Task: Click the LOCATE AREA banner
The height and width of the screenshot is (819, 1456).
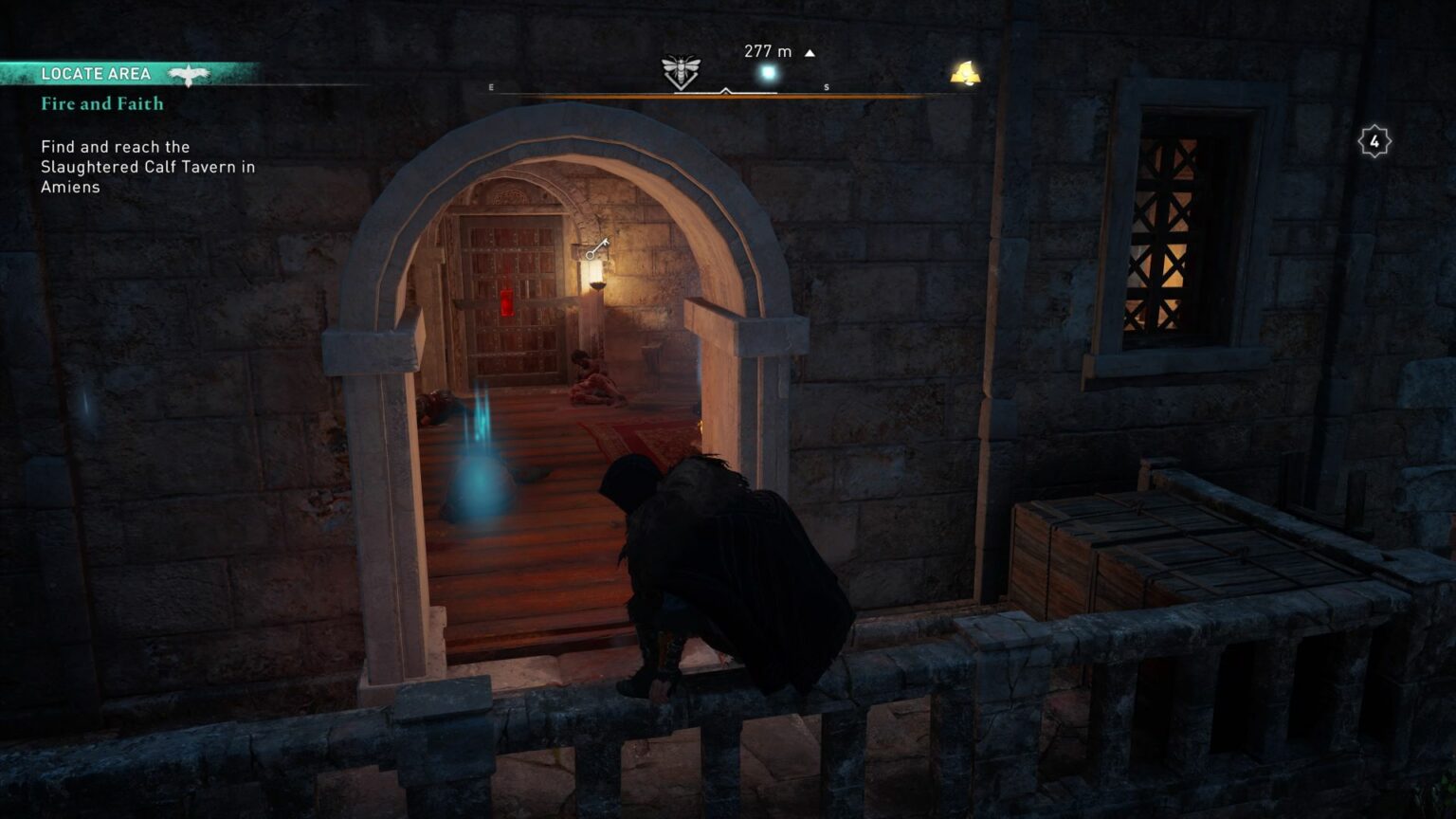Action: tap(98, 73)
